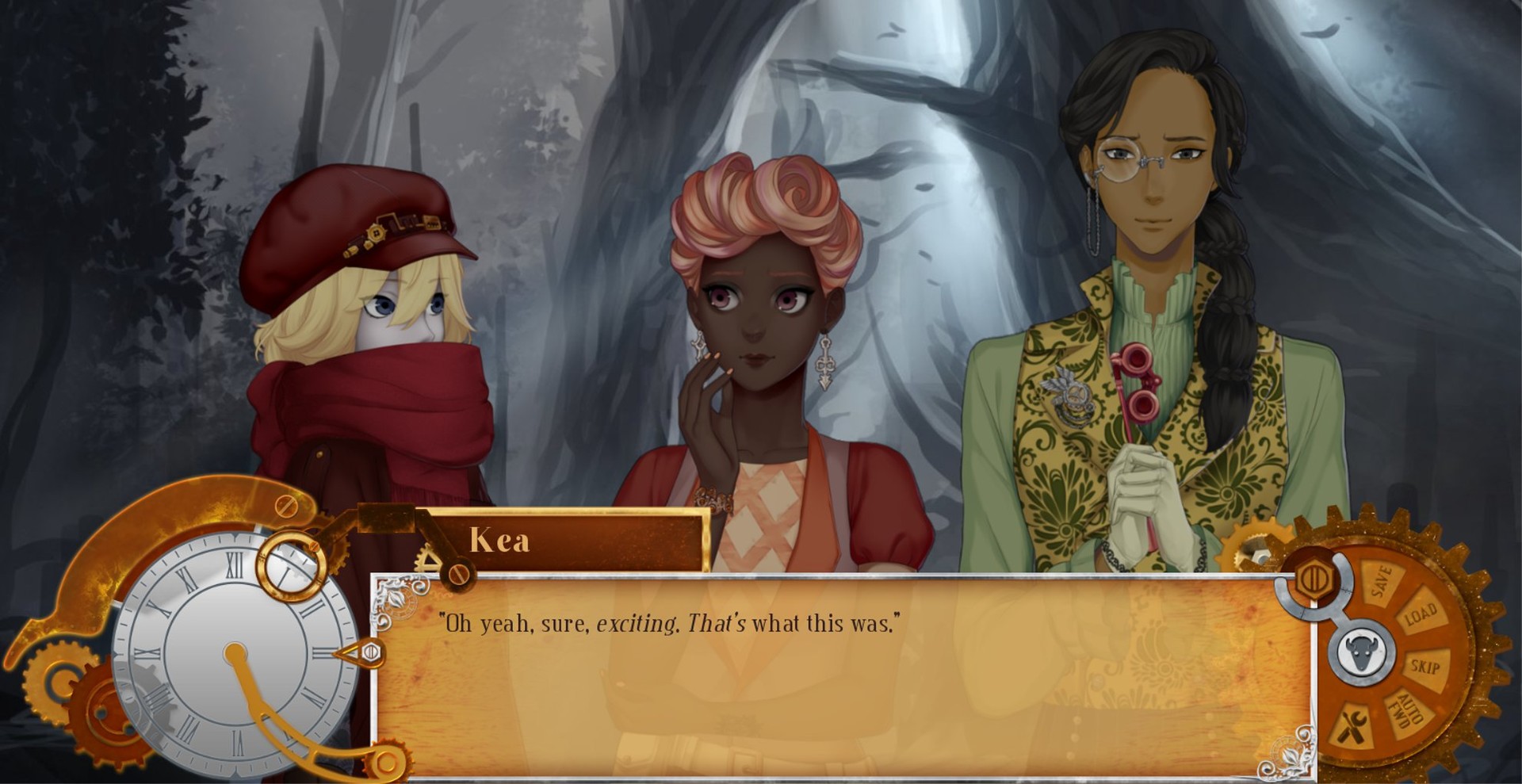This screenshot has height=784, width=1522.
Task: Click the golden triangle emblem above the dialogue box
Action: (430, 558)
